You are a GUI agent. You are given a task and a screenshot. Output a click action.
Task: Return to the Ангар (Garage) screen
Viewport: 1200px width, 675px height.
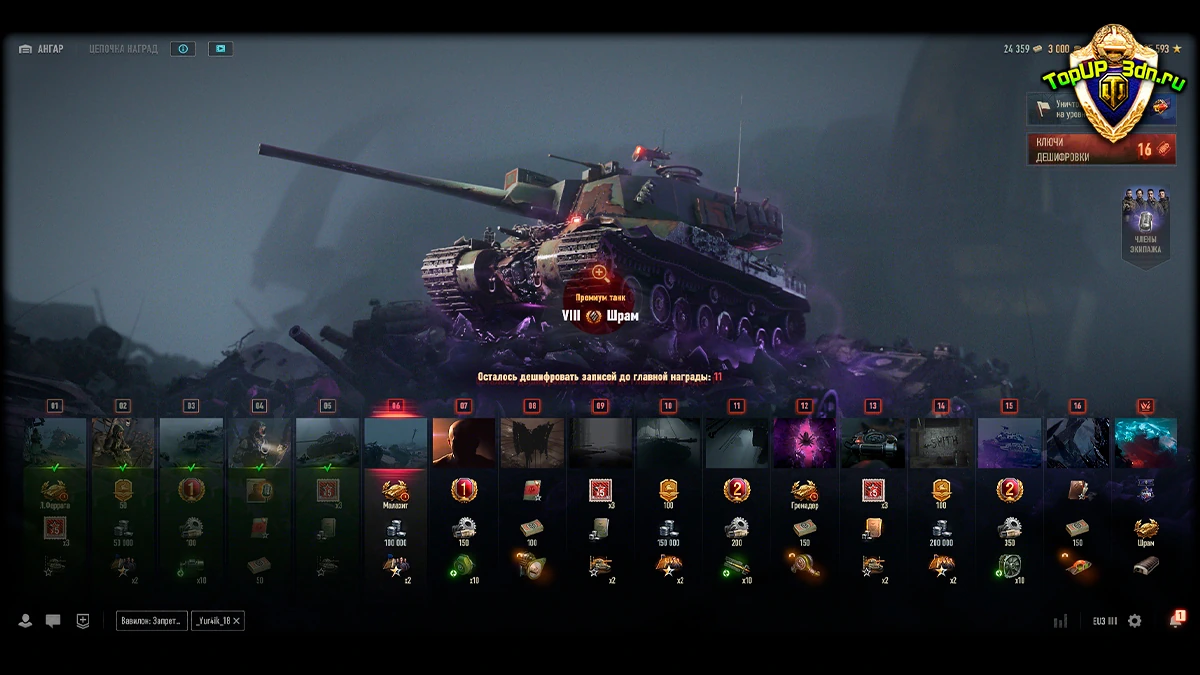[x=42, y=49]
